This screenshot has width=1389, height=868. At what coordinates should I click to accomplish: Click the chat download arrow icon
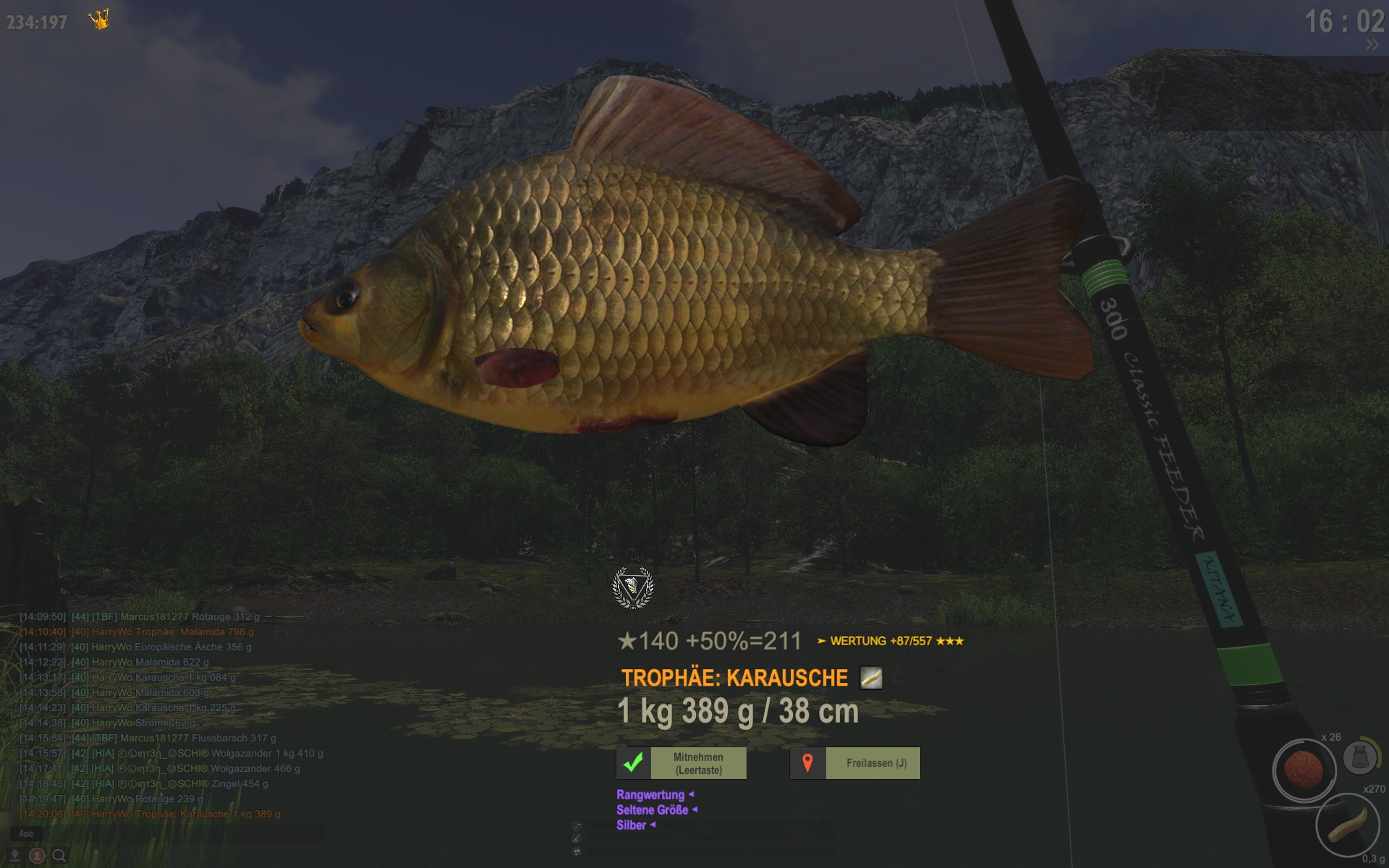click(14, 856)
